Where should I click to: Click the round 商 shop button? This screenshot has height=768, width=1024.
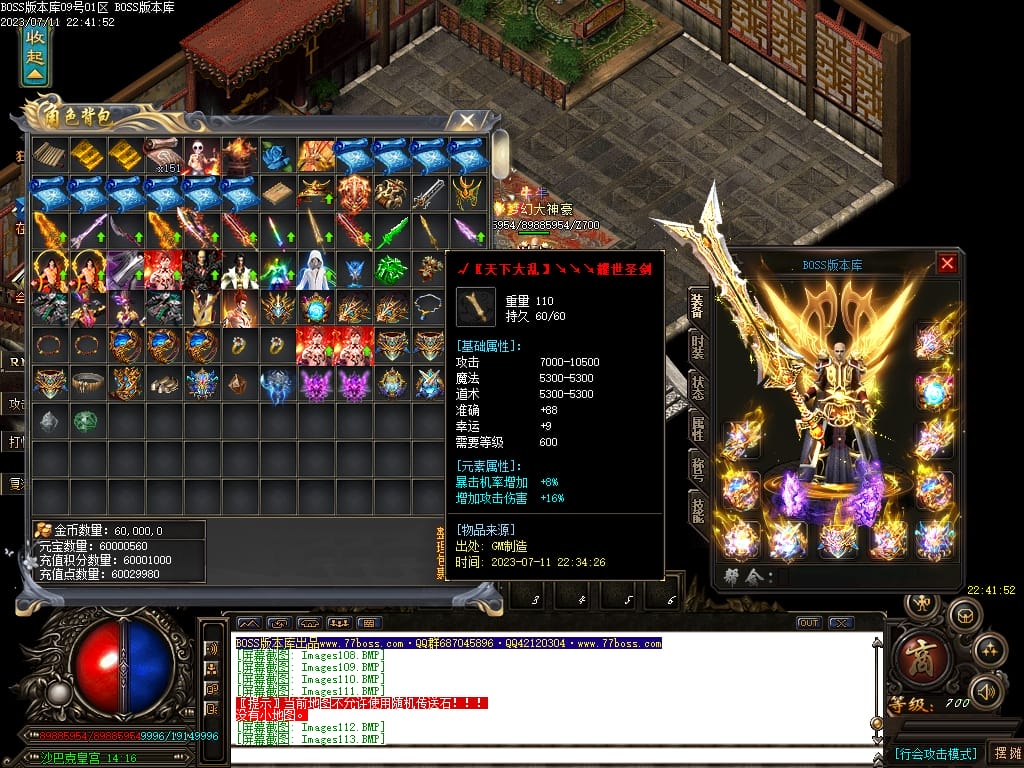coord(916,658)
